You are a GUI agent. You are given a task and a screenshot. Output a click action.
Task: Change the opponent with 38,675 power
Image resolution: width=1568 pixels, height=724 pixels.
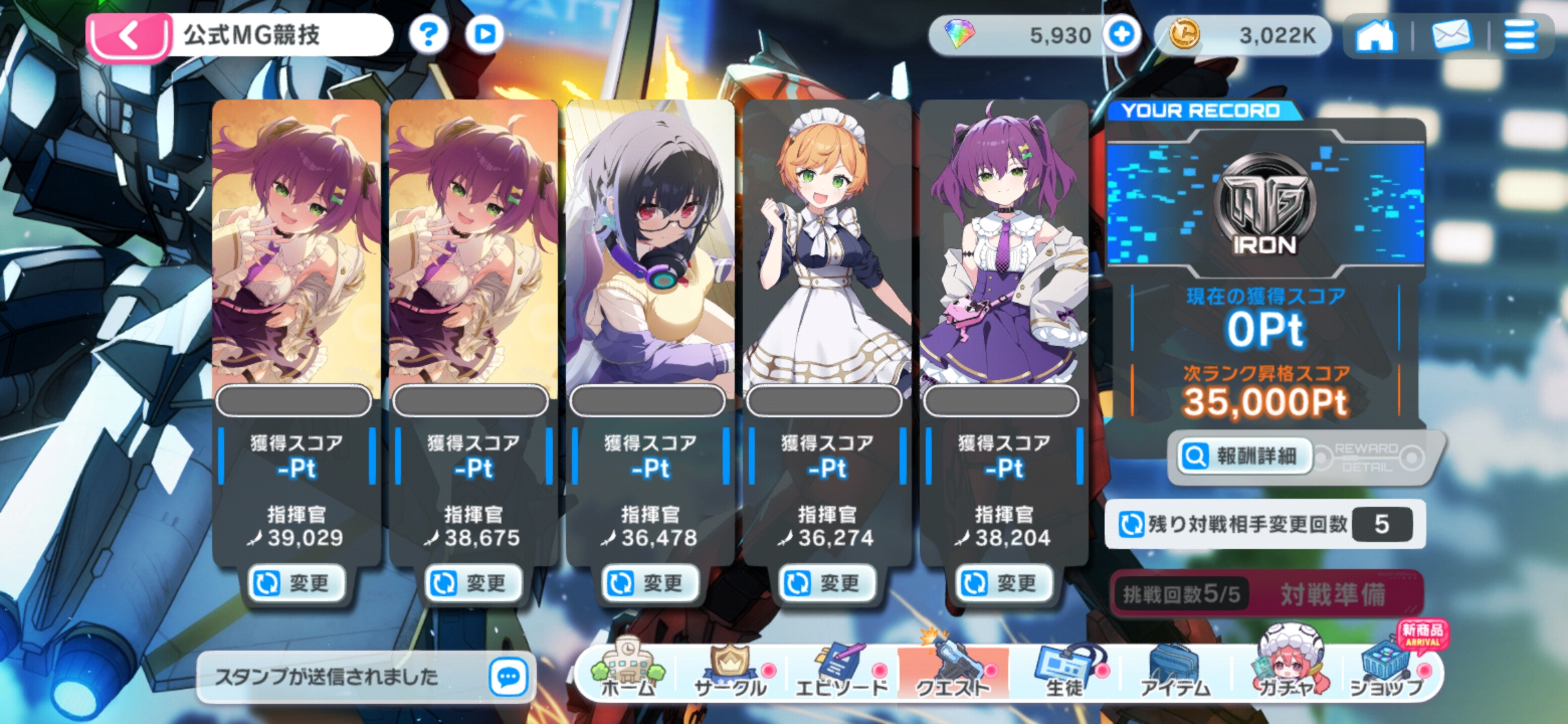474,583
